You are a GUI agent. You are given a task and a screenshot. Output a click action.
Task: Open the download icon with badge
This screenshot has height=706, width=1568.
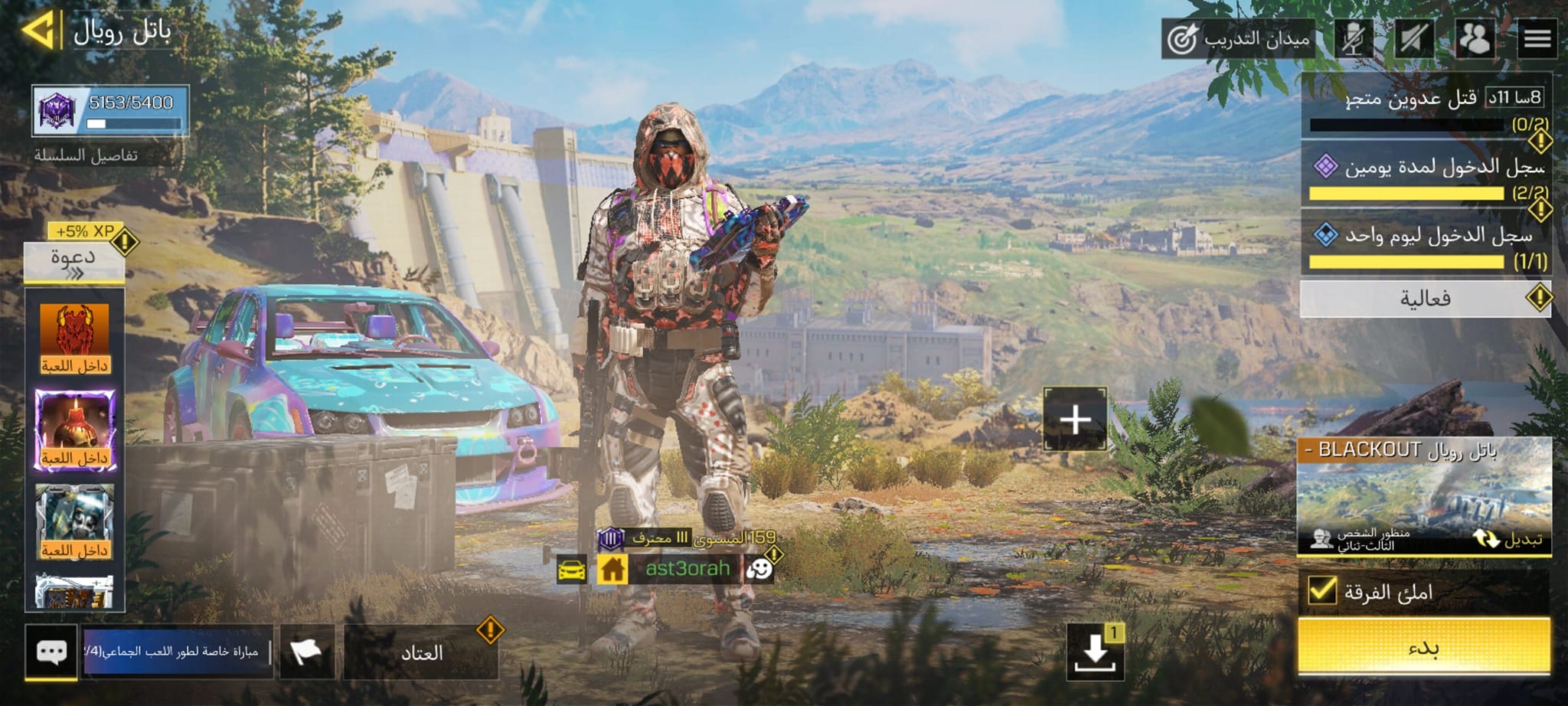1095,652
